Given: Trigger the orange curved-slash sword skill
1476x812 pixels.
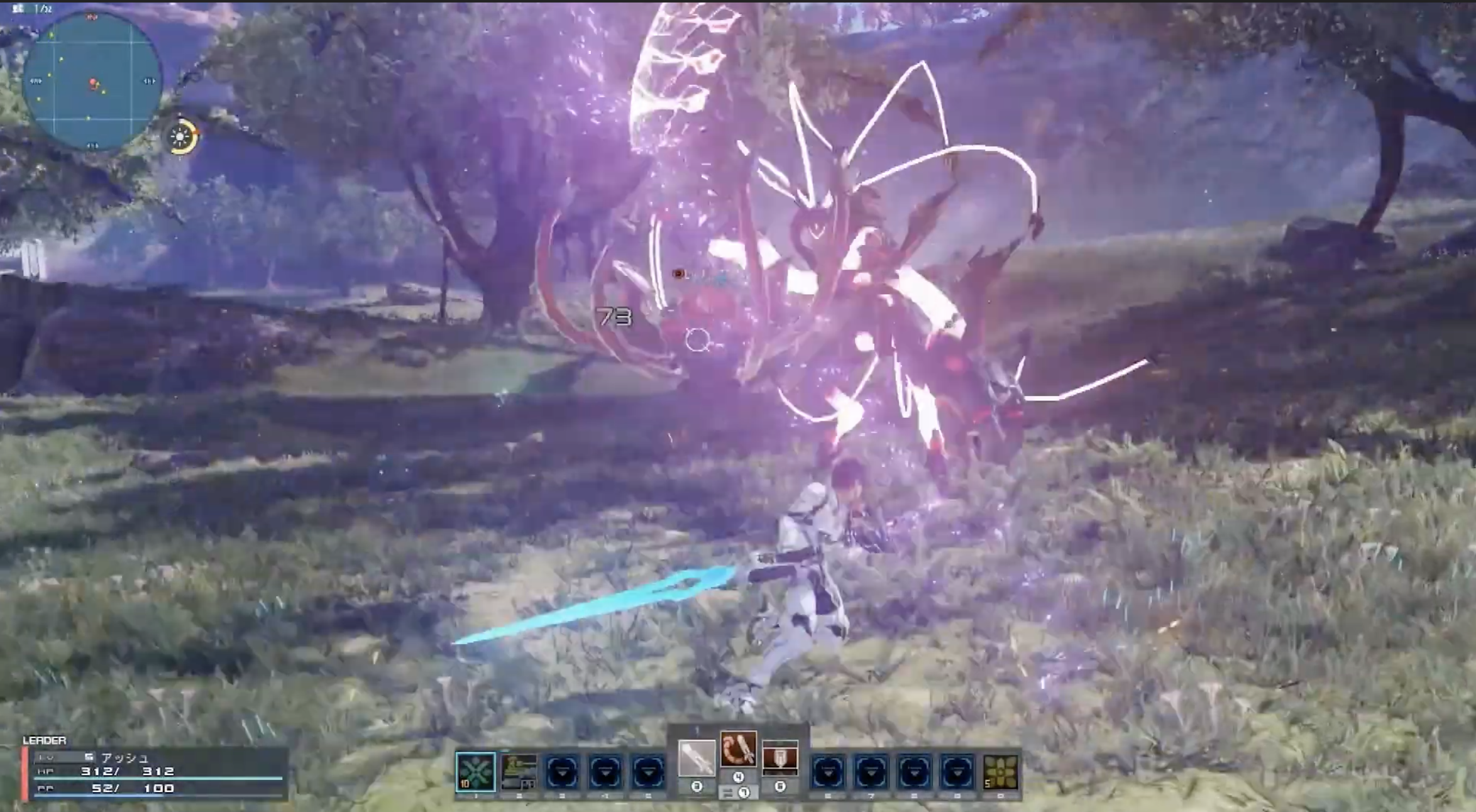Looking at the screenshot, I should click(x=738, y=749).
